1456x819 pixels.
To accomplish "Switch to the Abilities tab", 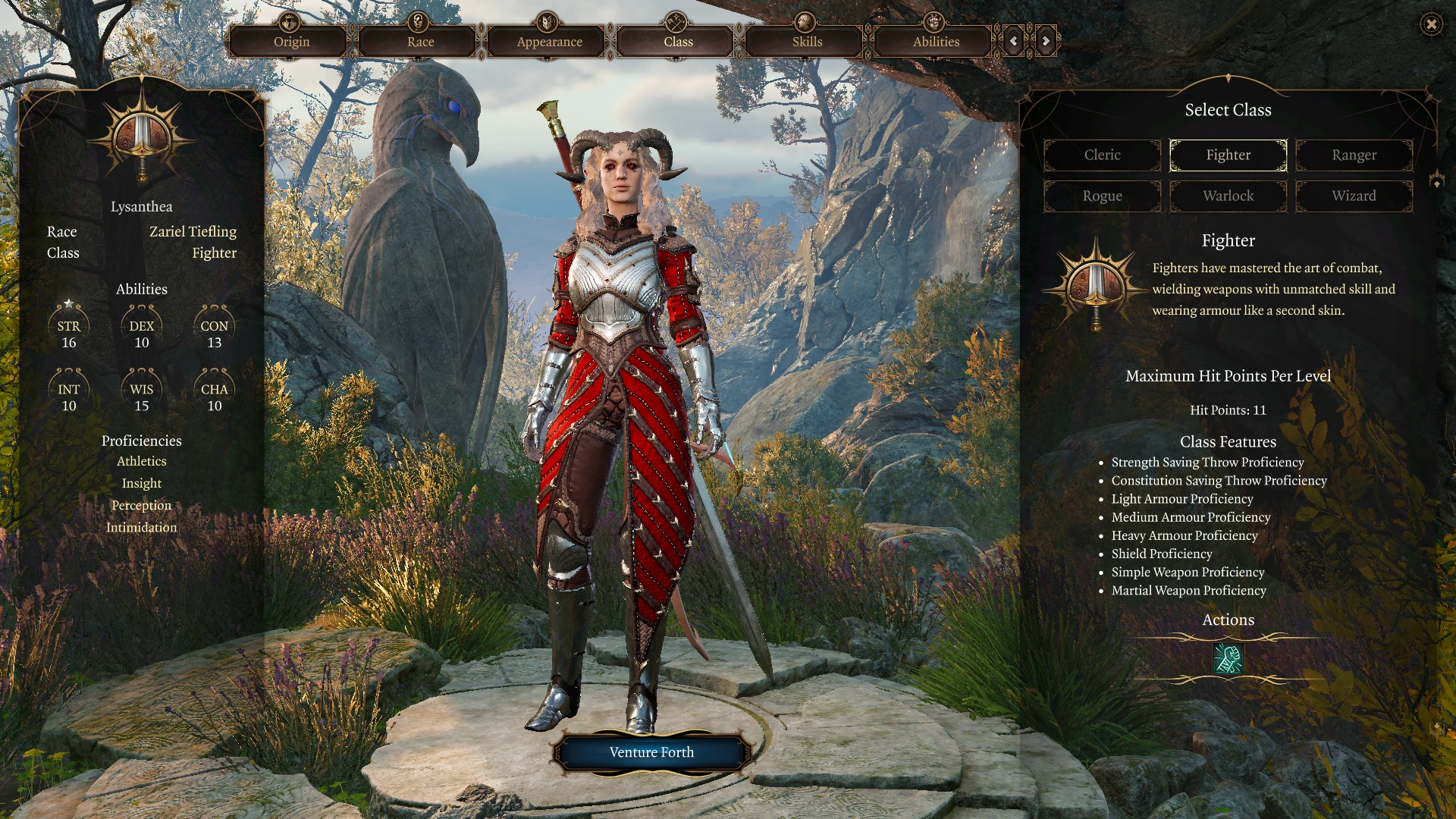I will [x=936, y=42].
